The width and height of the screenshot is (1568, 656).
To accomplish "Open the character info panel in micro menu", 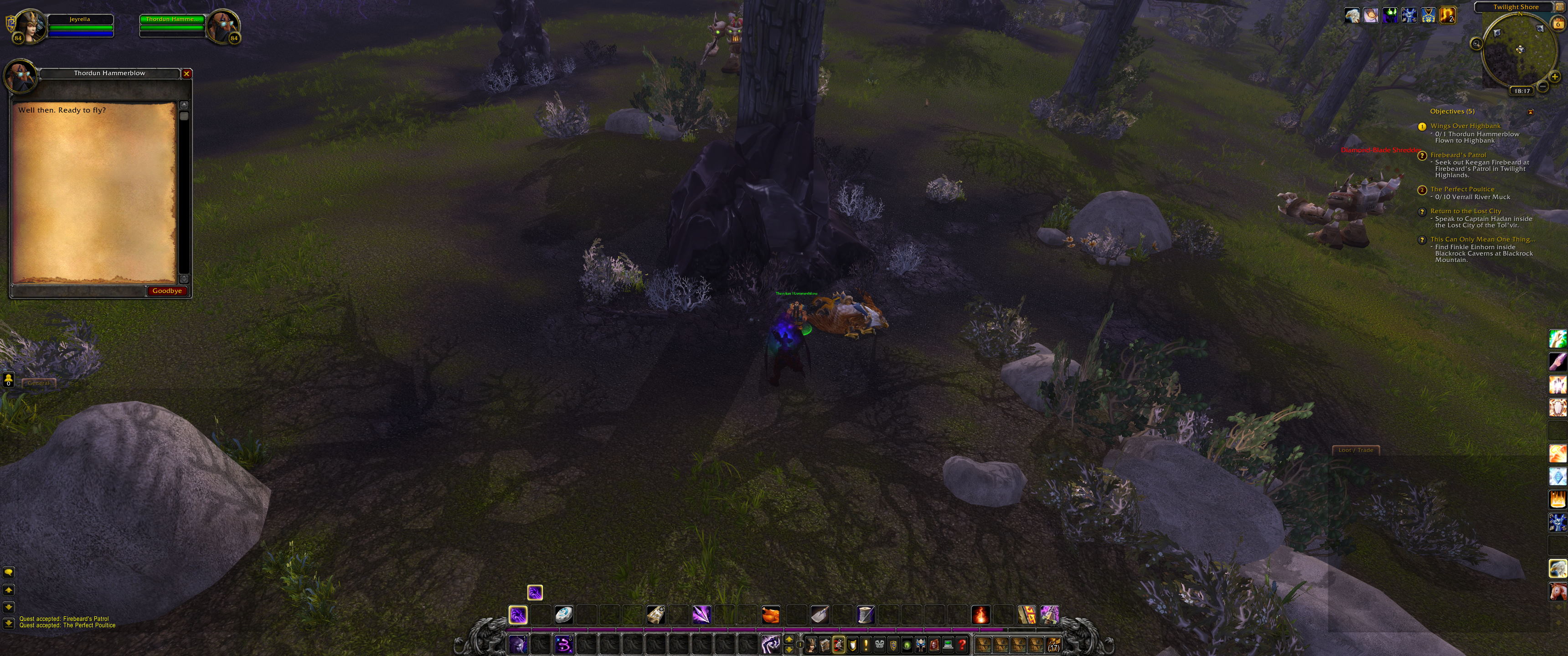I will (x=811, y=645).
